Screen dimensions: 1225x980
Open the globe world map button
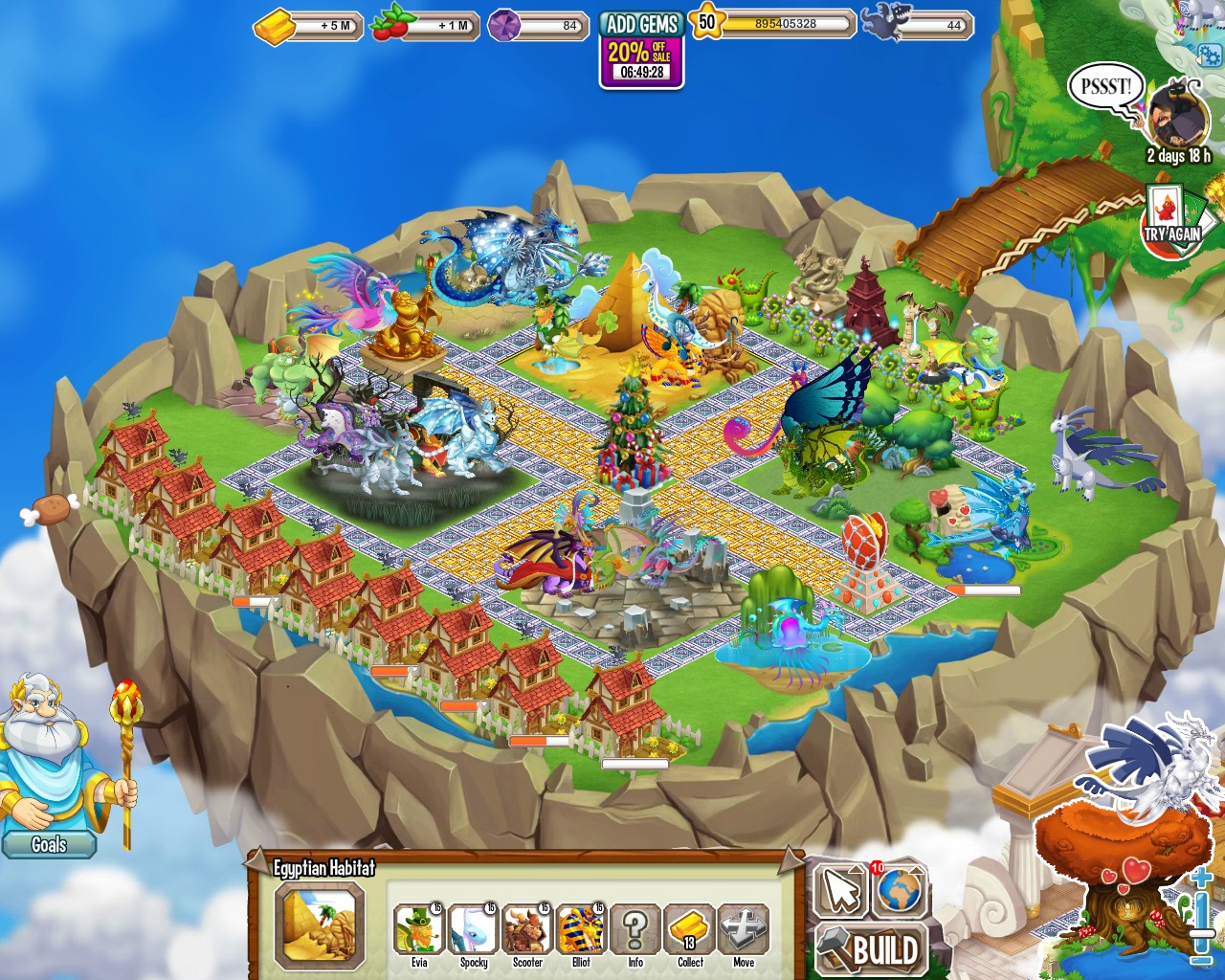pyautogui.click(x=899, y=890)
